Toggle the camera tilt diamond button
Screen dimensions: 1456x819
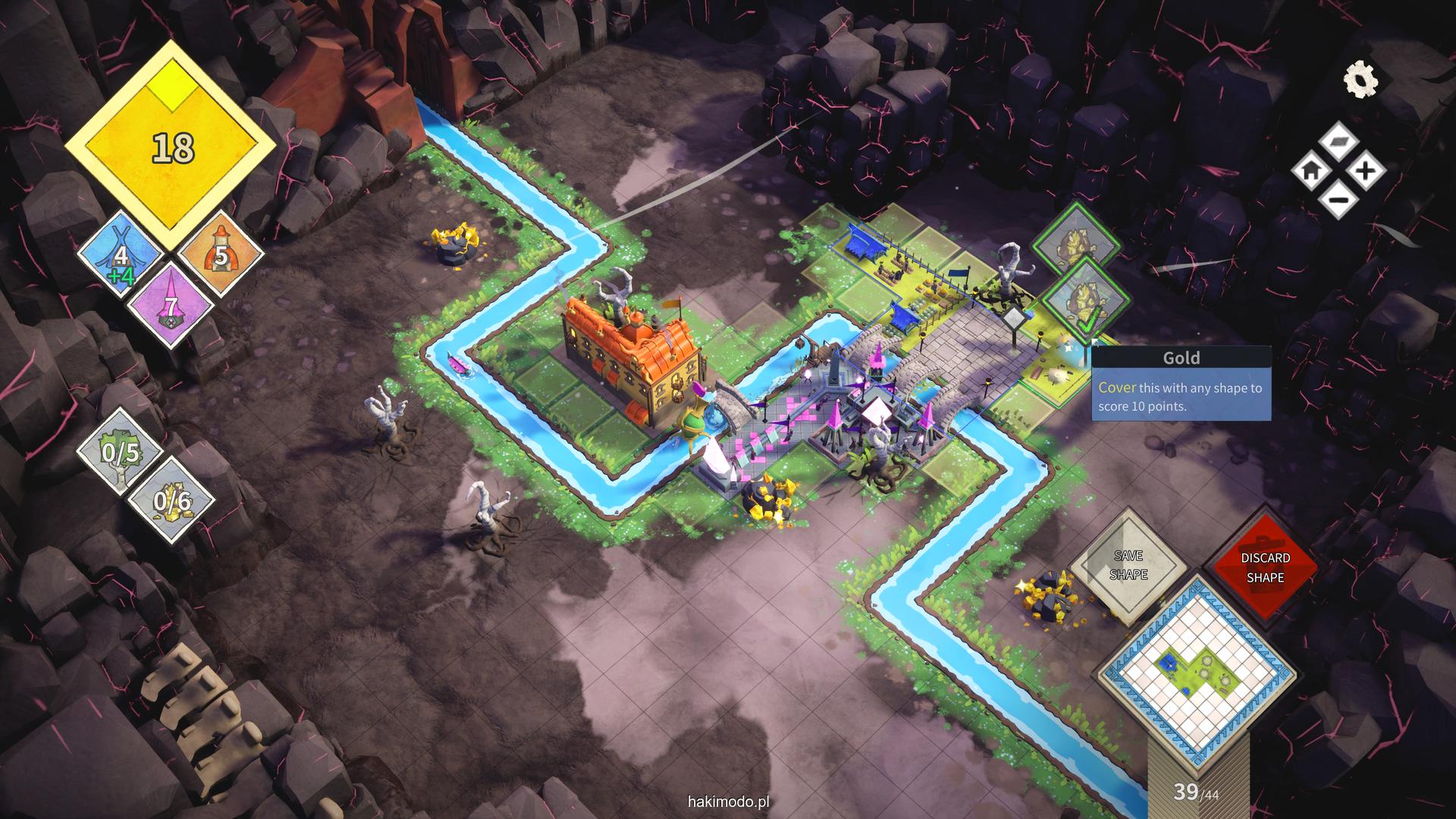1338,142
